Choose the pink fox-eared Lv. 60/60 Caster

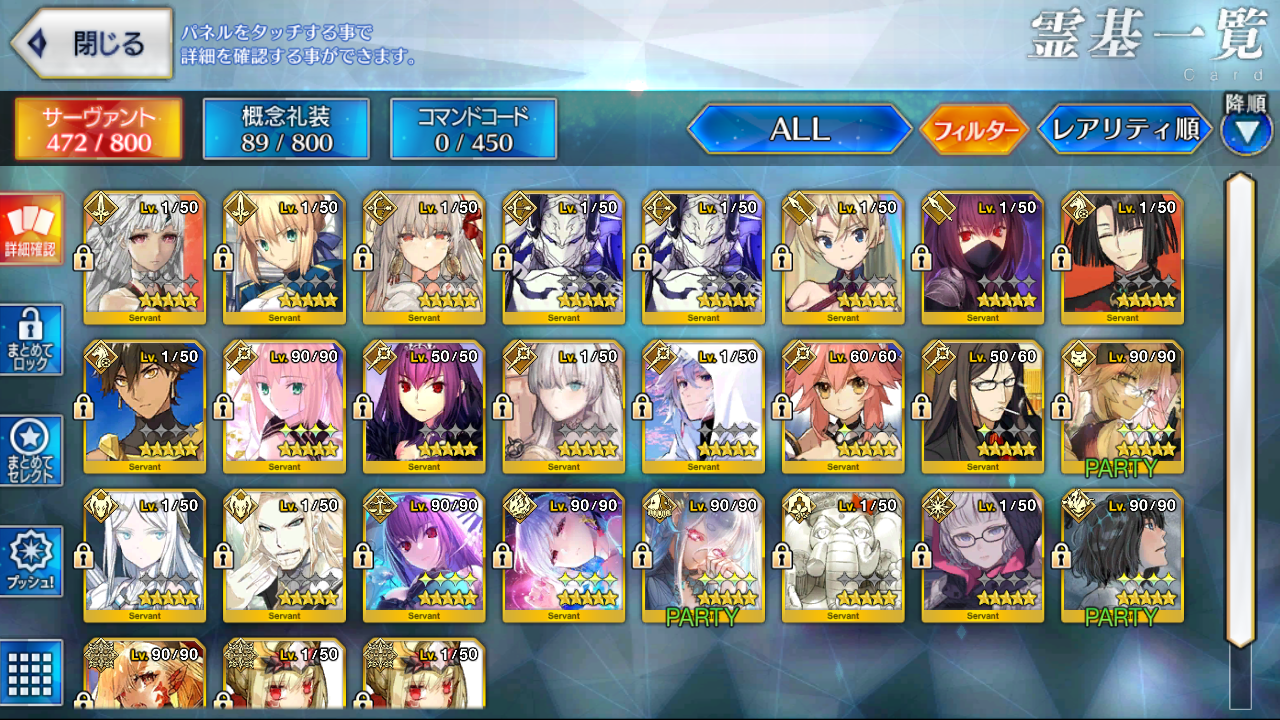(843, 408)
